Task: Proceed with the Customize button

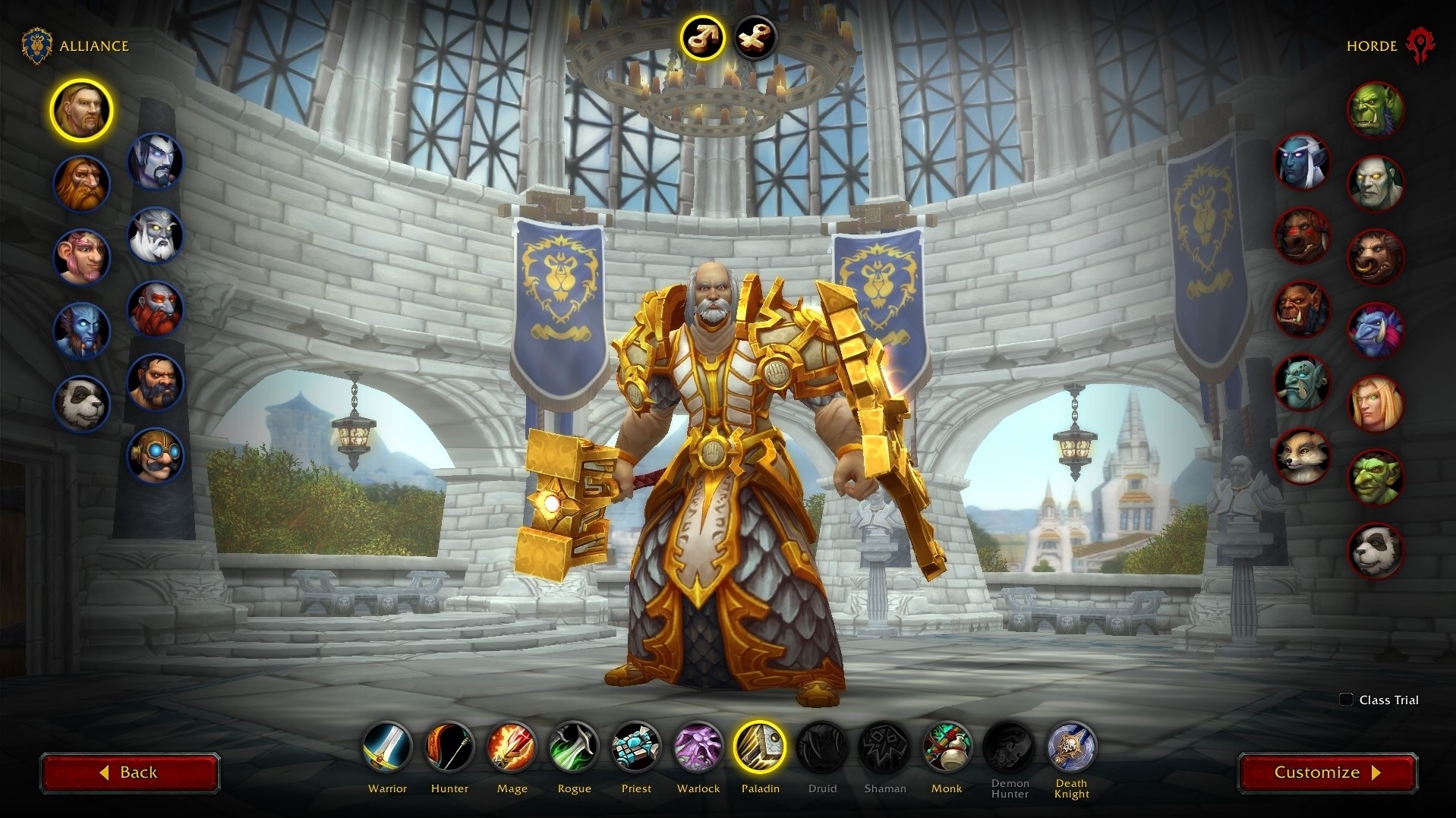Action: [x=1327, y=772]
